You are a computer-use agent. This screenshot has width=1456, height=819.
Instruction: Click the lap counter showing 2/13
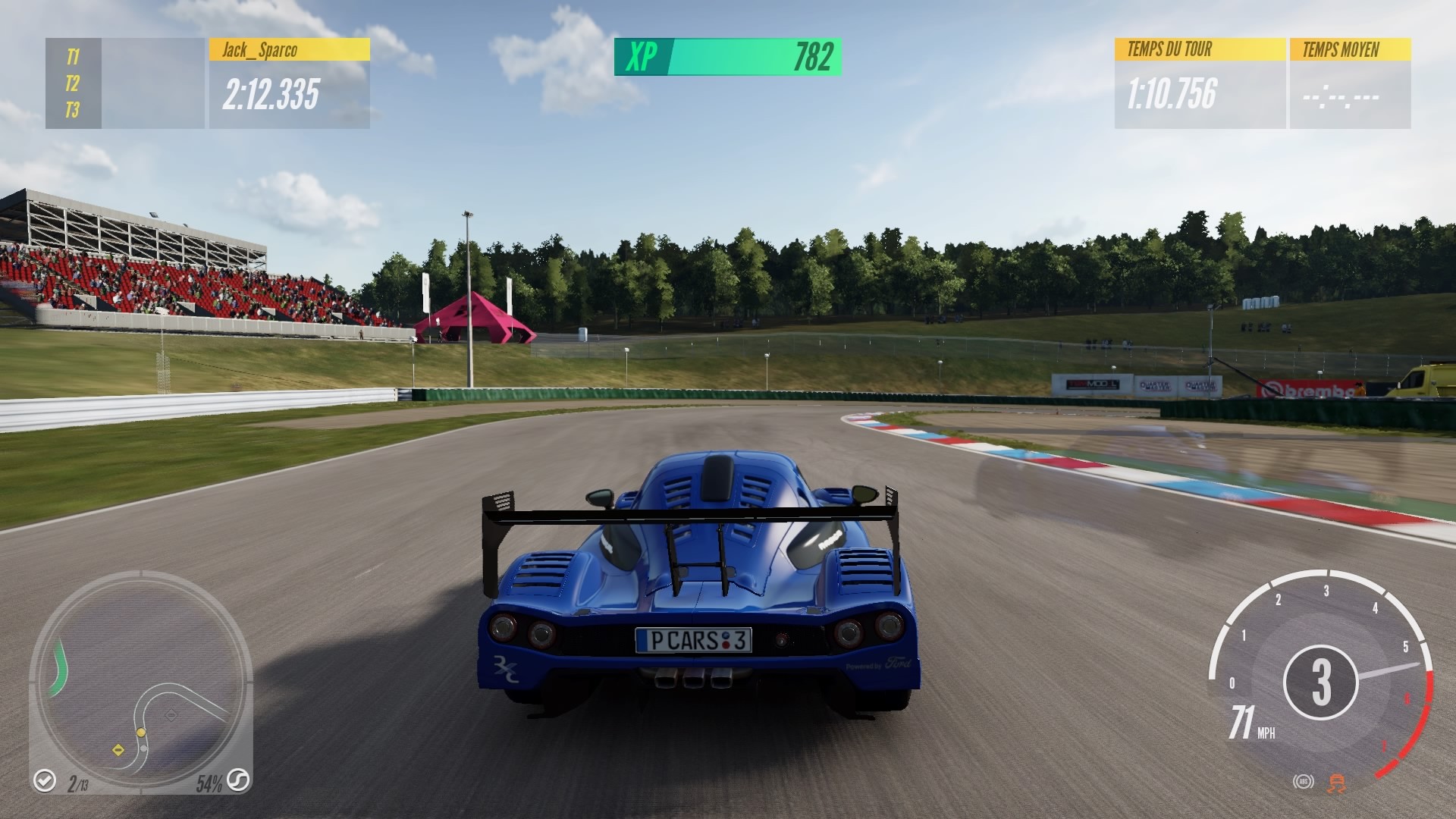(79, 783)
